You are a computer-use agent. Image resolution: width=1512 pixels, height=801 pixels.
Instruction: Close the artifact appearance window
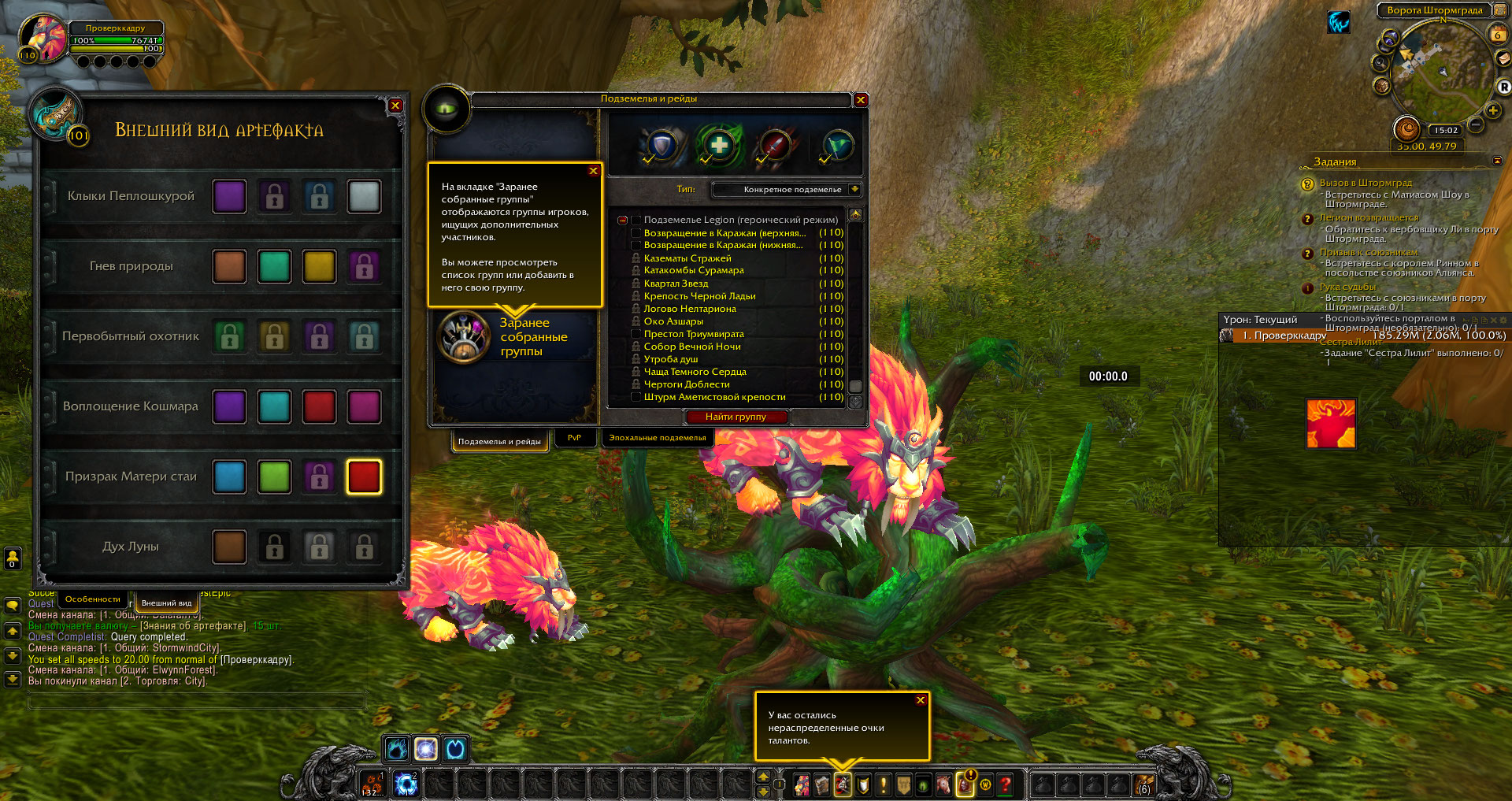(395, 106)
